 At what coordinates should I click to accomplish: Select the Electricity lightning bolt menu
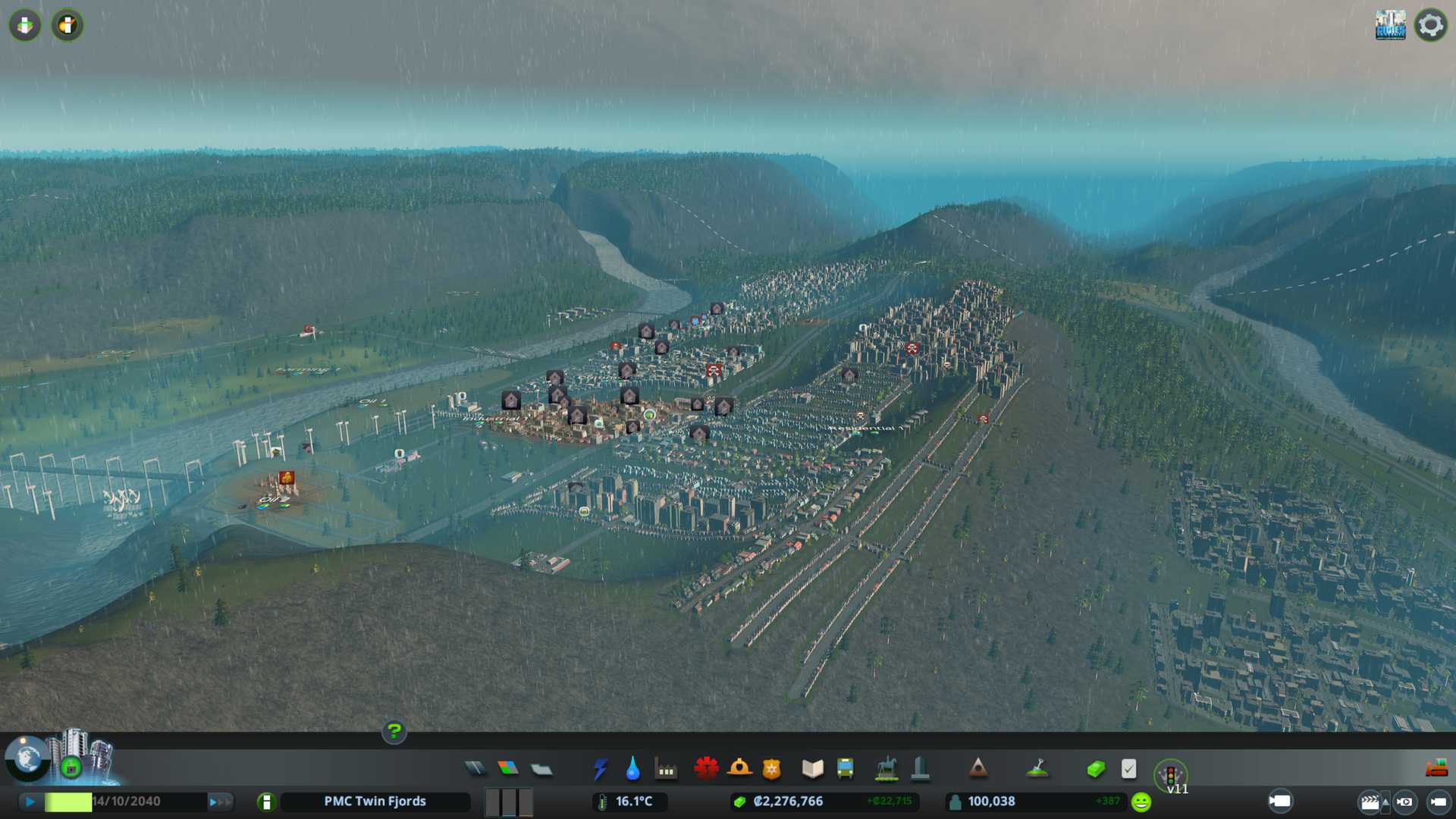tap(600, 769)
